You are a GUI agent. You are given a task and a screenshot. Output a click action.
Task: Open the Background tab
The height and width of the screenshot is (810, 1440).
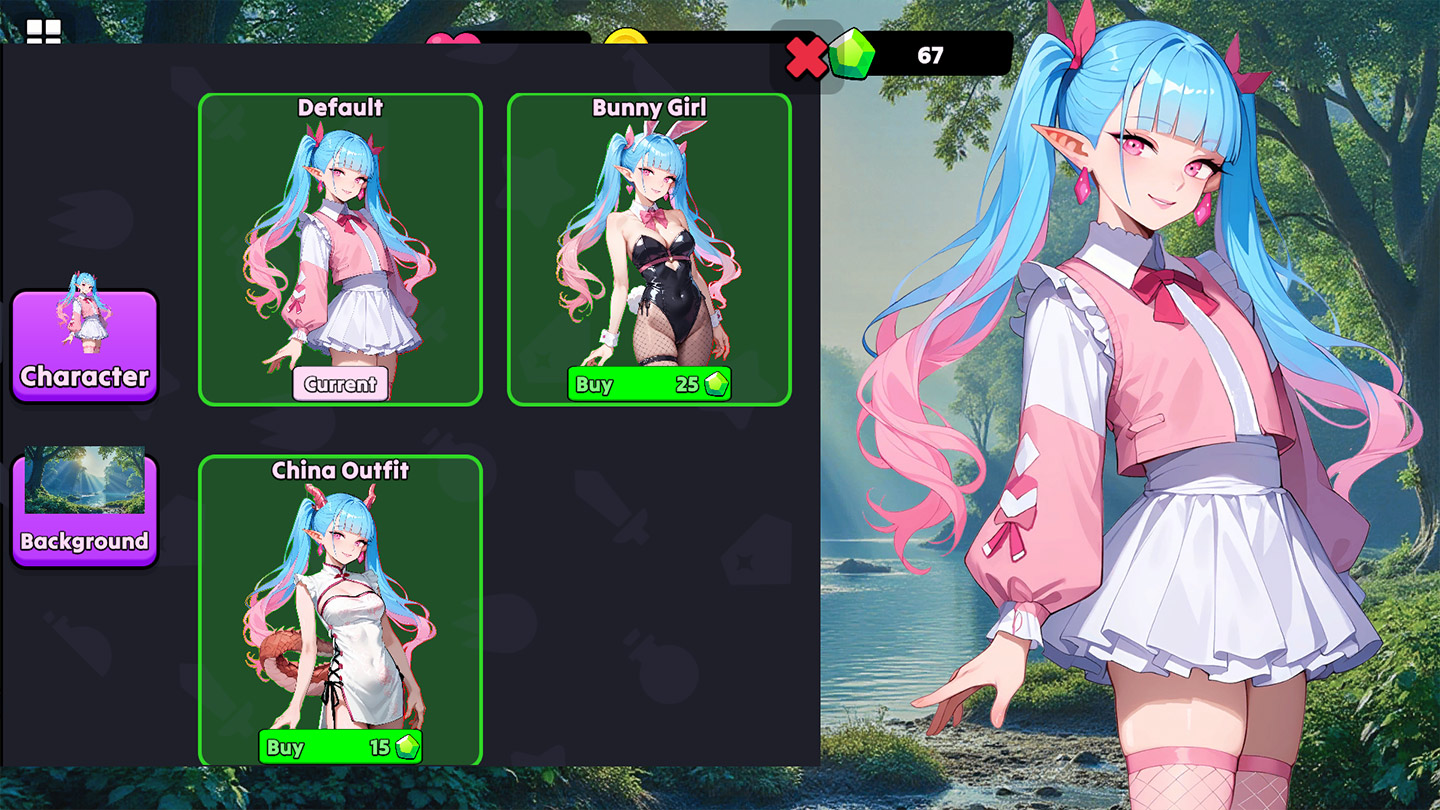tap(85, 510)
